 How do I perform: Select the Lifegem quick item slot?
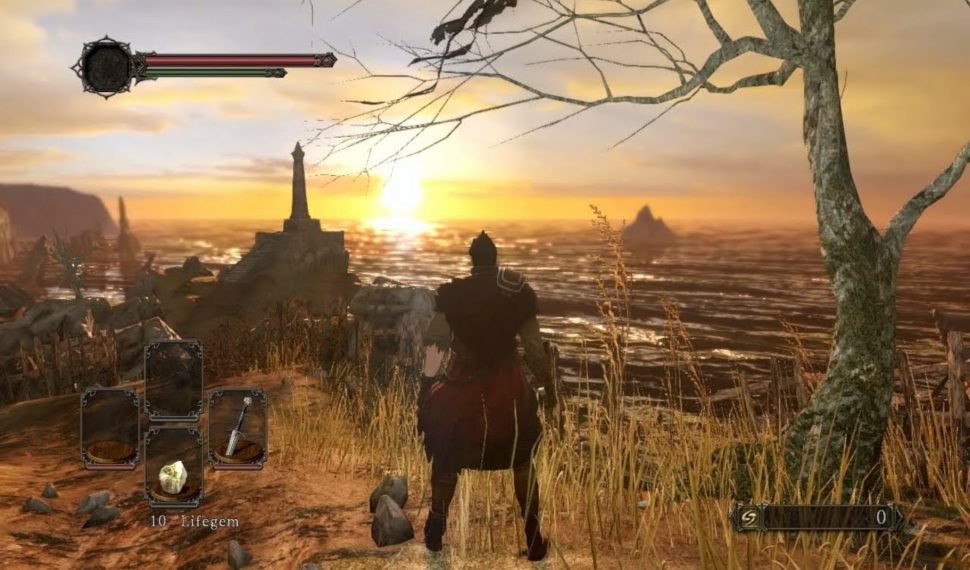pos(173,468)
